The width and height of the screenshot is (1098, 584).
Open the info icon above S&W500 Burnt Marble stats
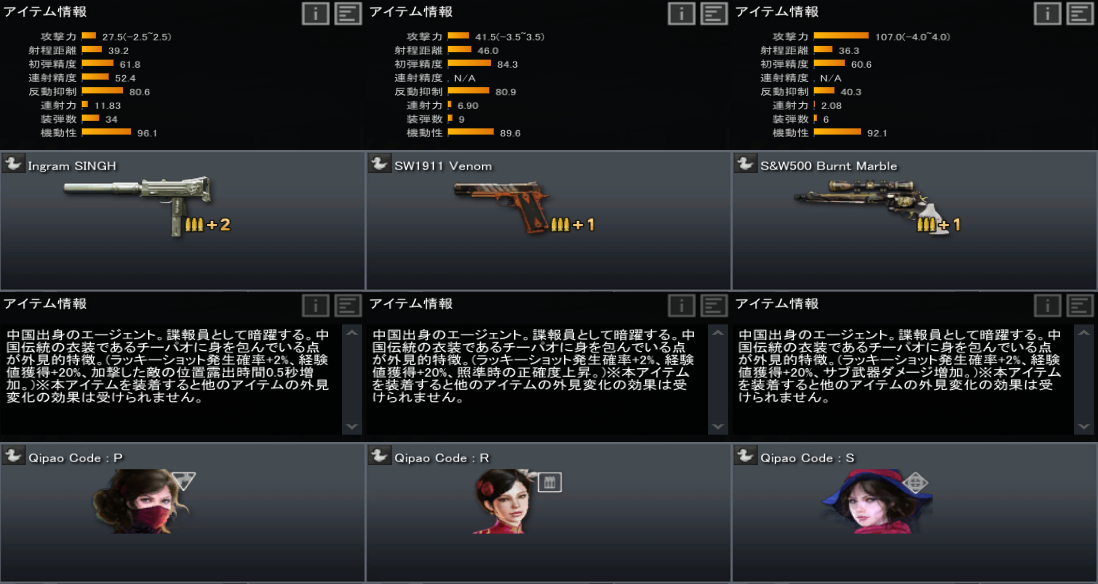coord(1047,13)
